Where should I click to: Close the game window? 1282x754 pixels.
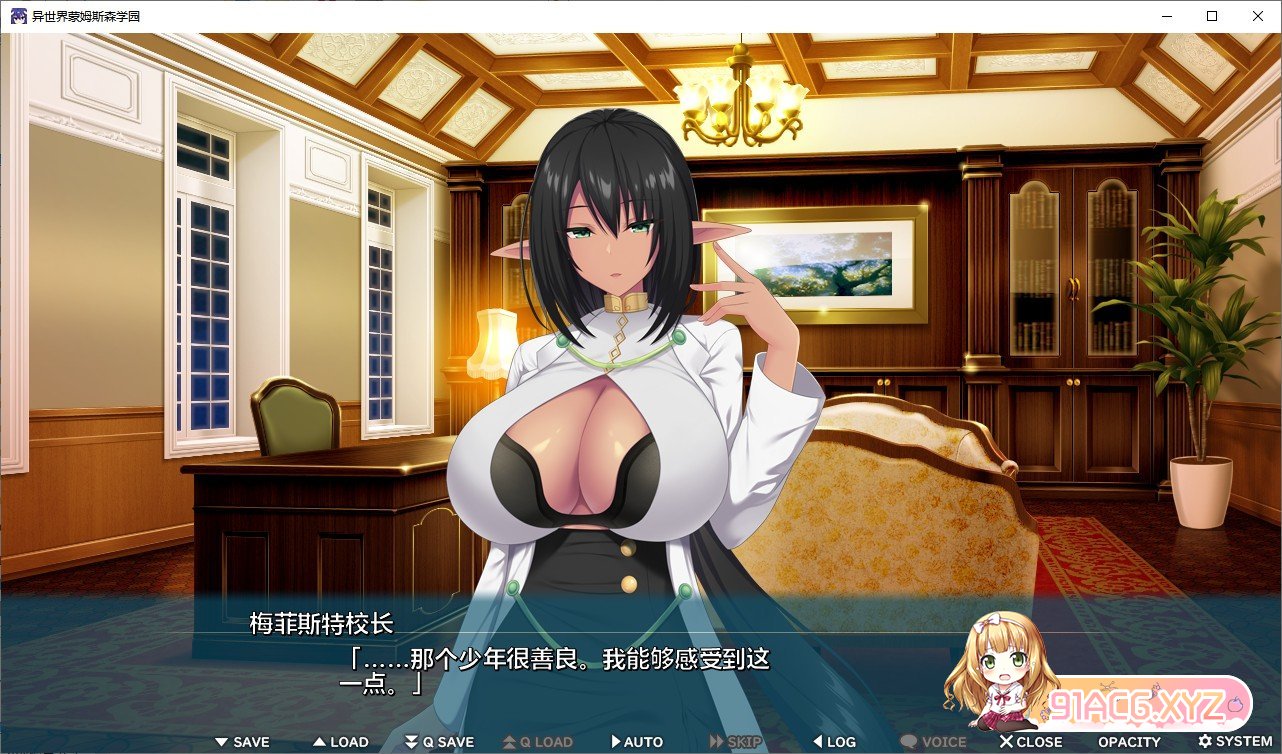pos(1258,16)
